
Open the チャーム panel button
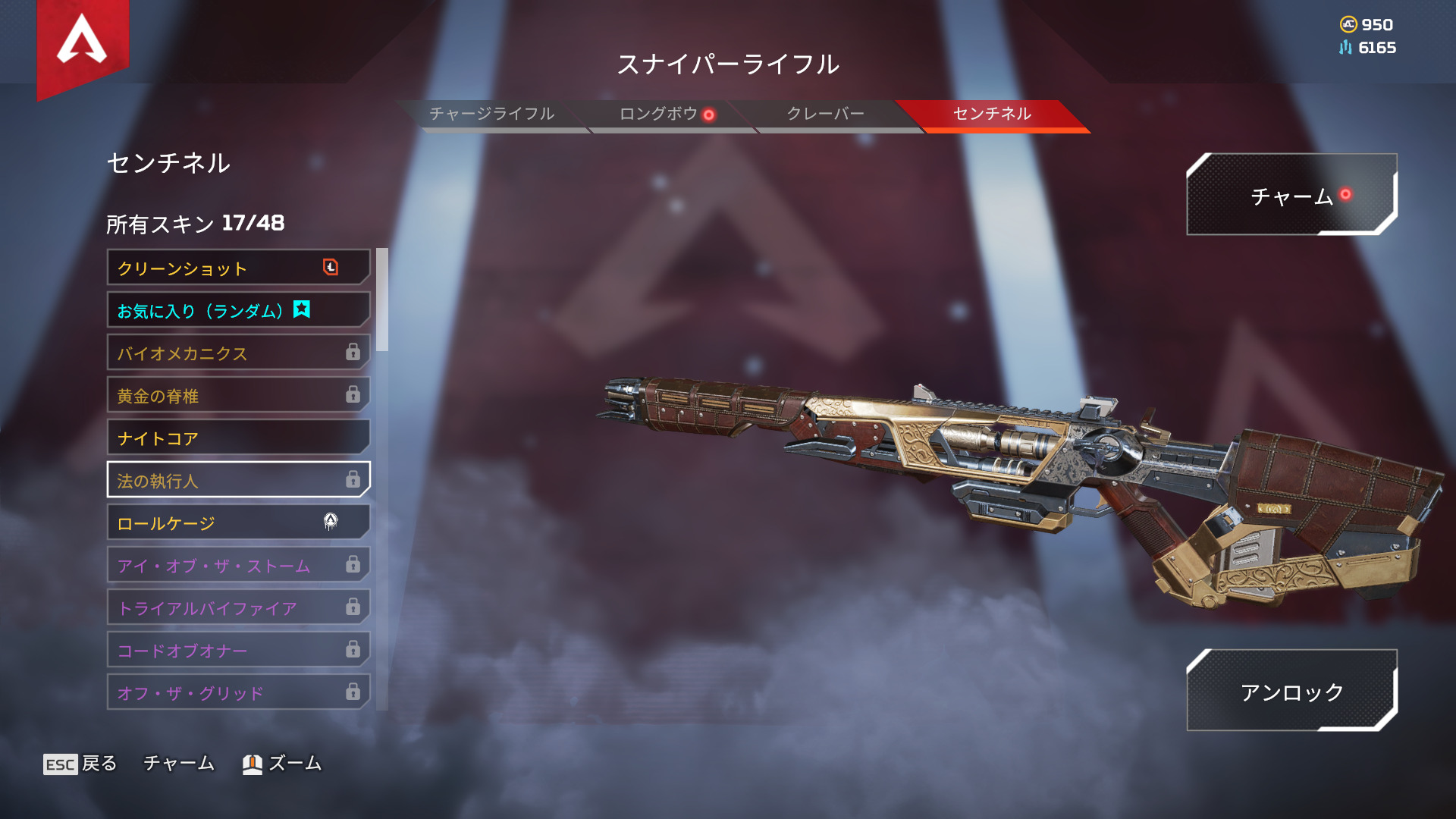1291,196
